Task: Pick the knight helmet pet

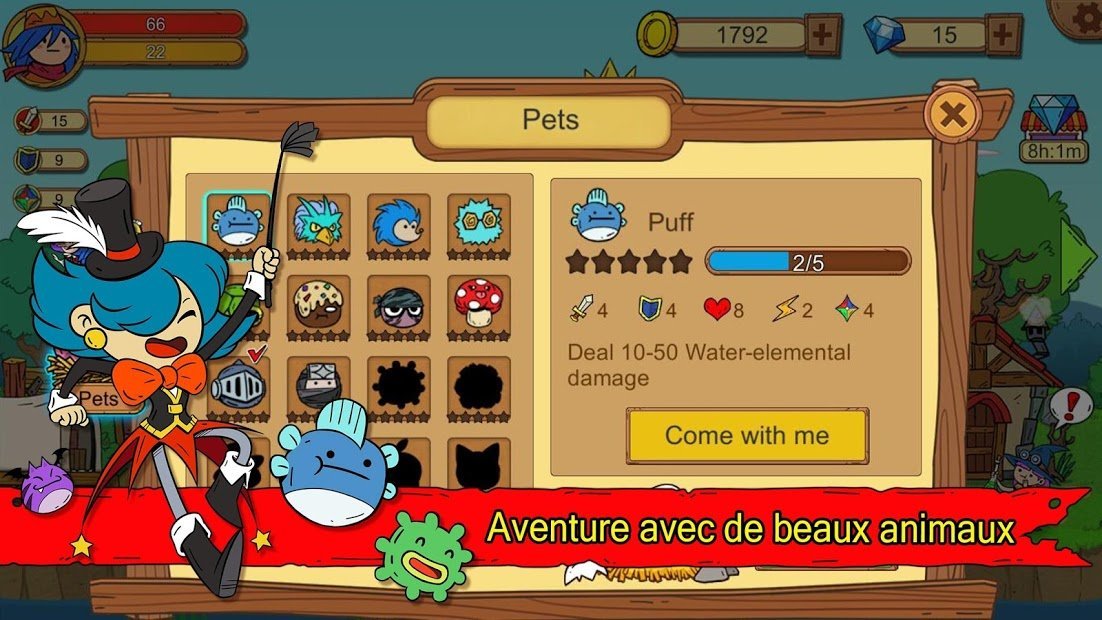Action: (x=238, y=384)
